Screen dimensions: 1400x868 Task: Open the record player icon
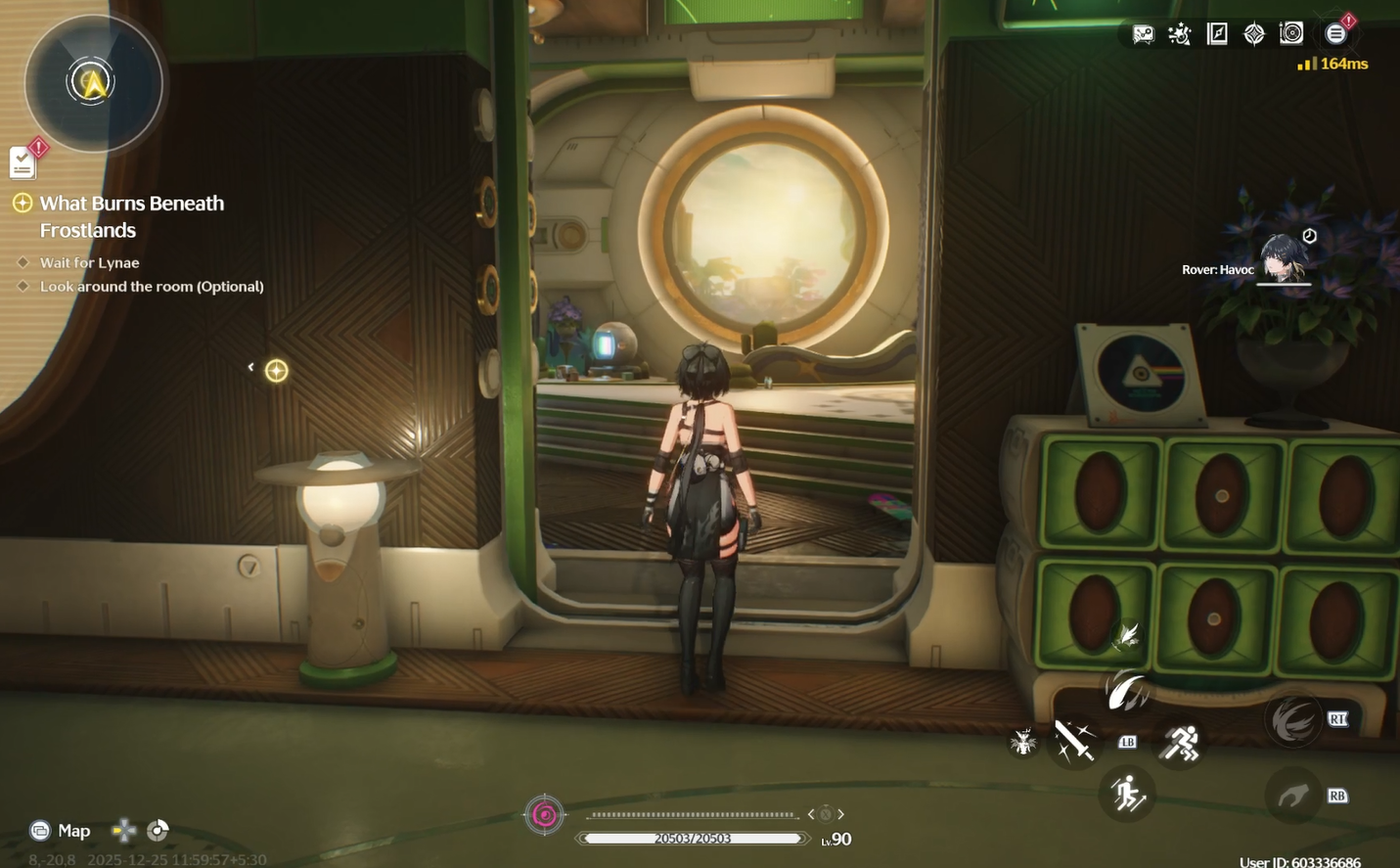coord(1291,33)
